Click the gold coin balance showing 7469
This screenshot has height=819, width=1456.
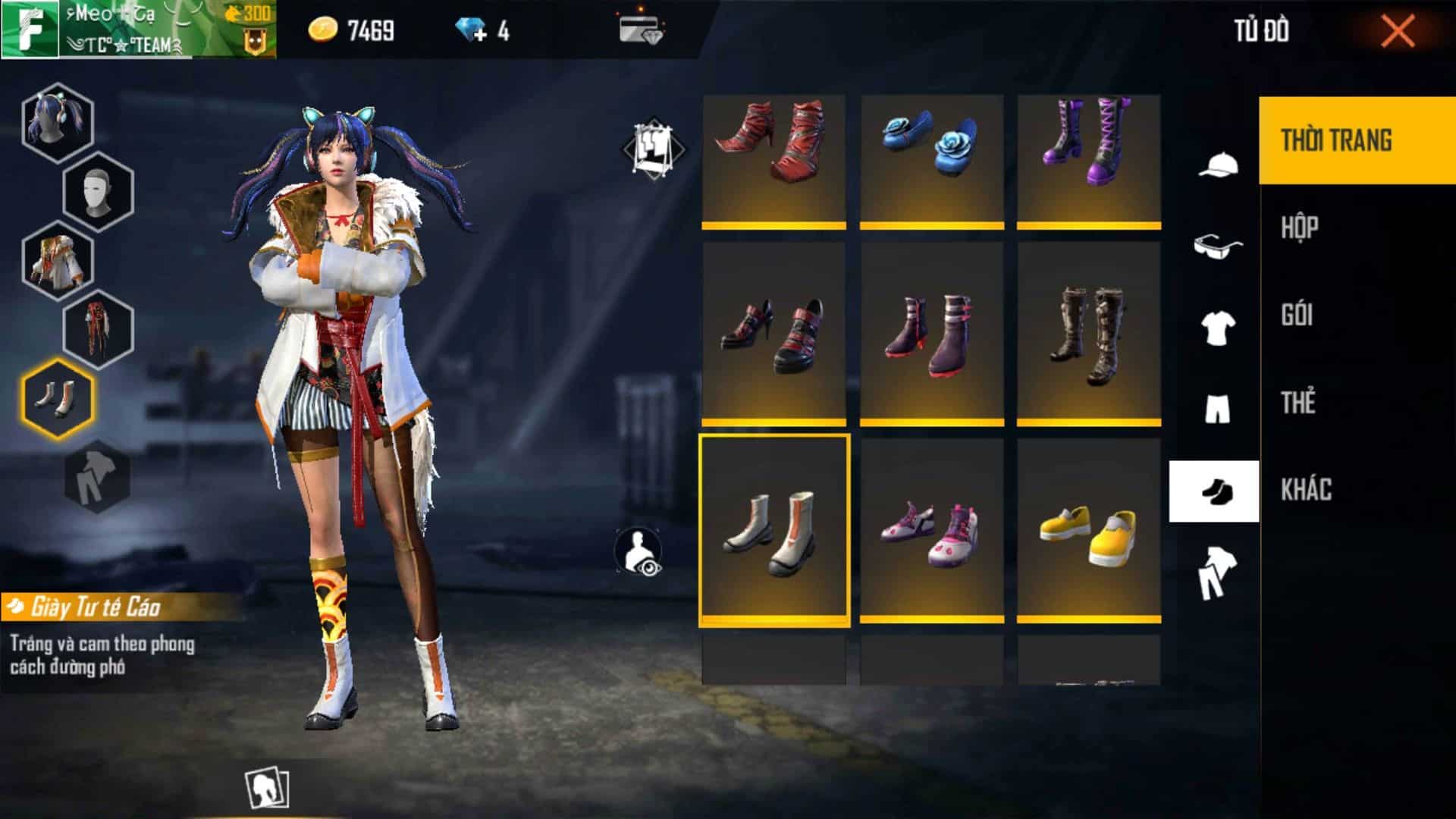tap(349, 28)
